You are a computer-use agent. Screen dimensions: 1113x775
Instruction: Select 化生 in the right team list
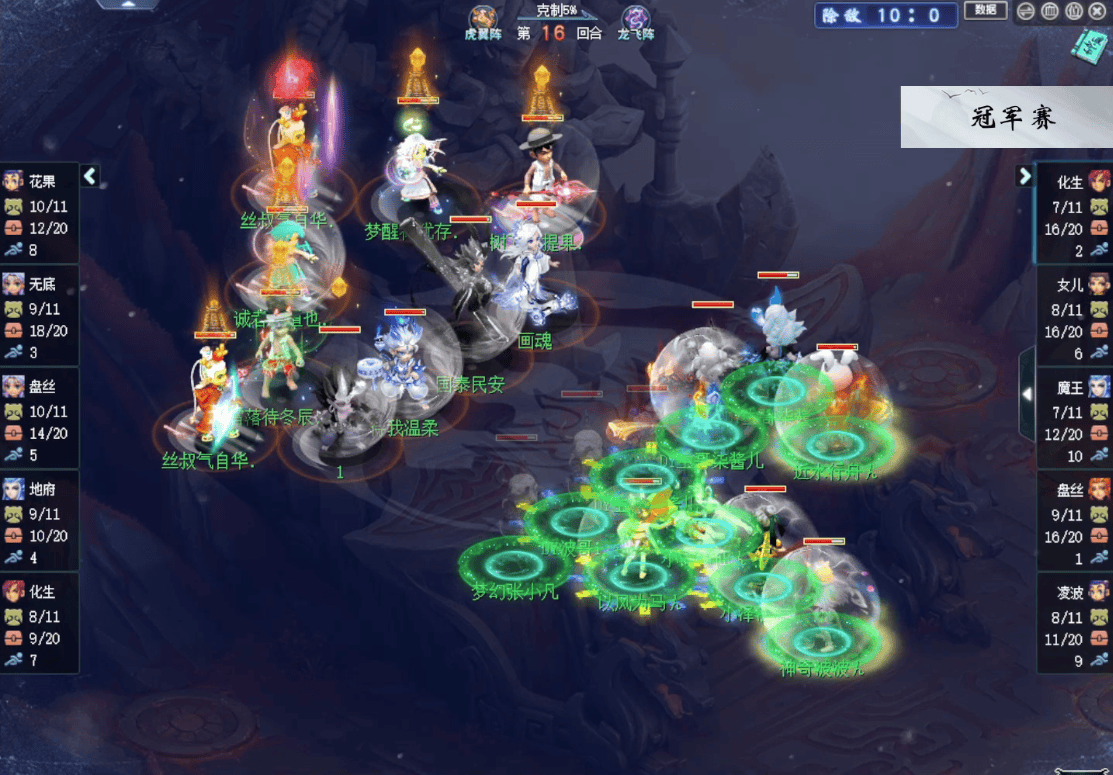point(1074,181)
